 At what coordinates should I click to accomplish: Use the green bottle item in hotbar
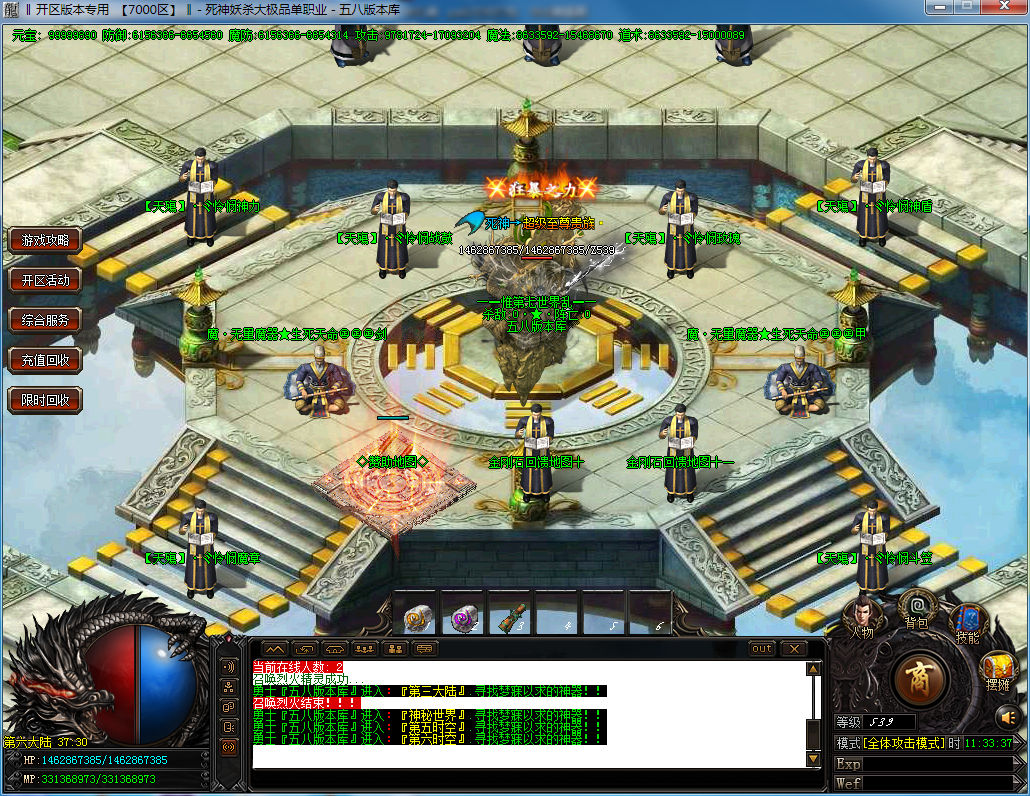511,619
